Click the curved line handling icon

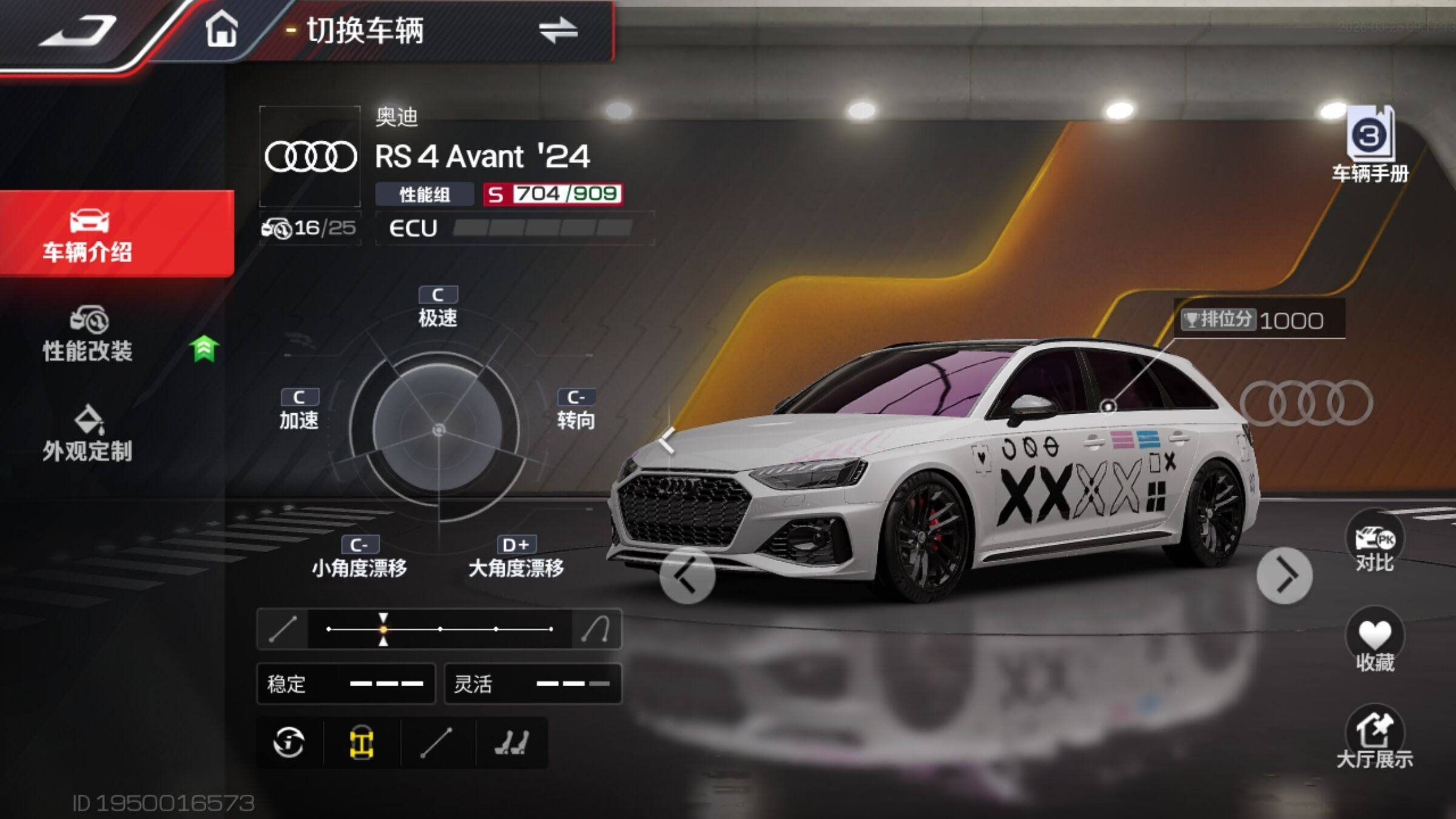(x=596, y=629)
